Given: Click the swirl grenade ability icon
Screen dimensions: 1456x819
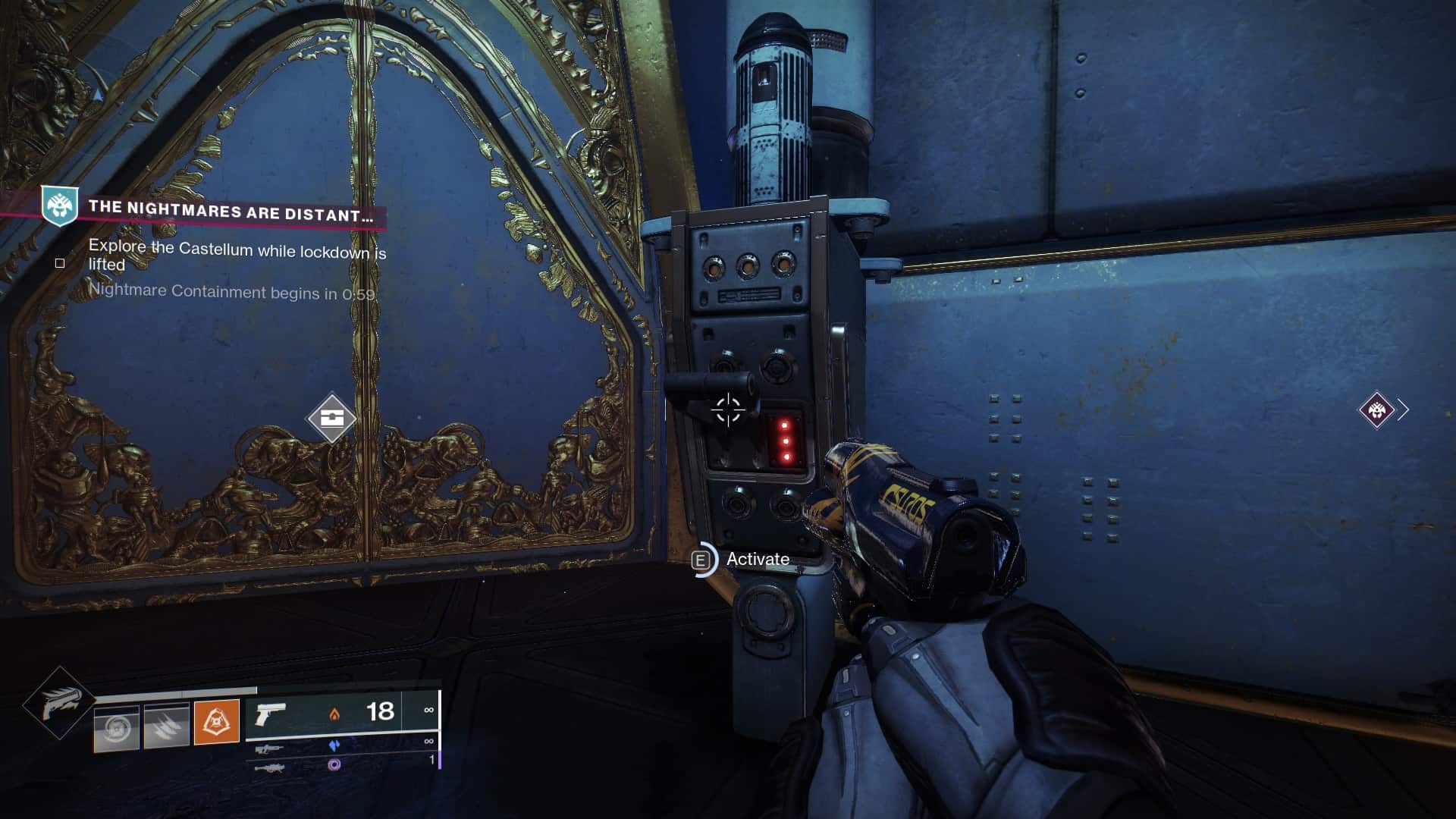Looking at the screenshot, I should [116, 728].
